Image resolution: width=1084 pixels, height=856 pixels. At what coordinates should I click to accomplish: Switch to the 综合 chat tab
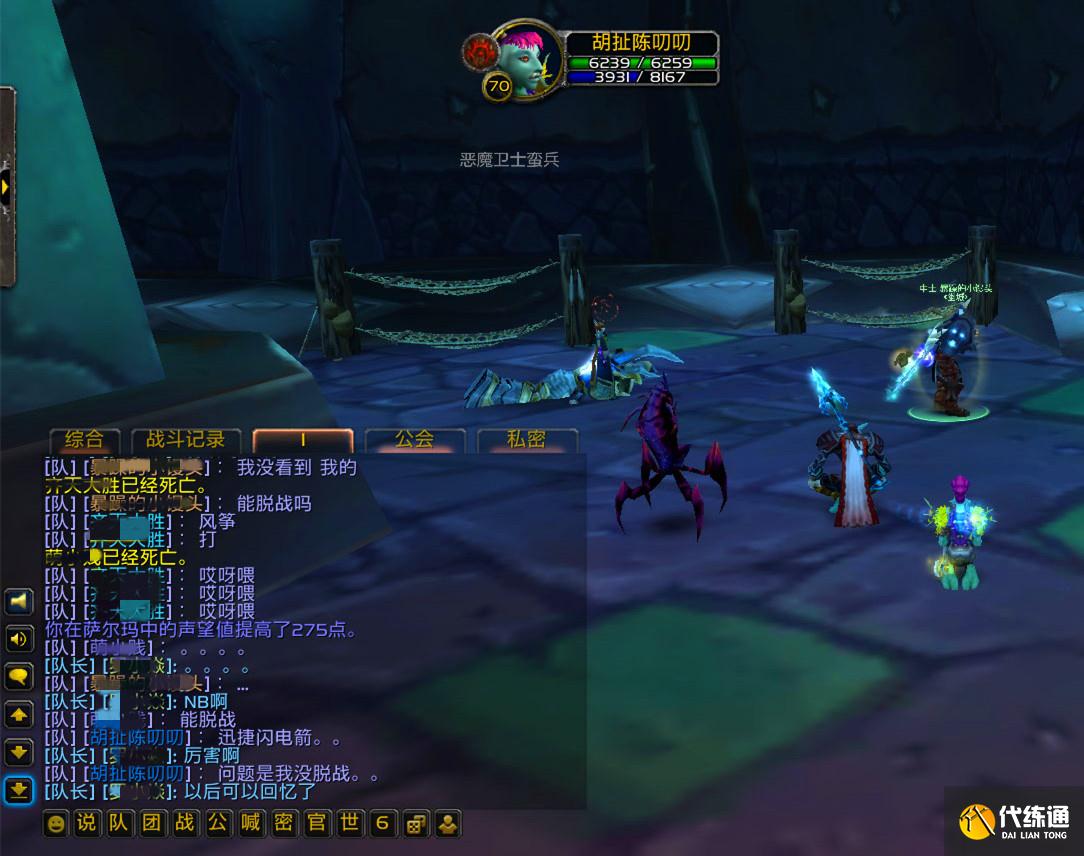84,440
